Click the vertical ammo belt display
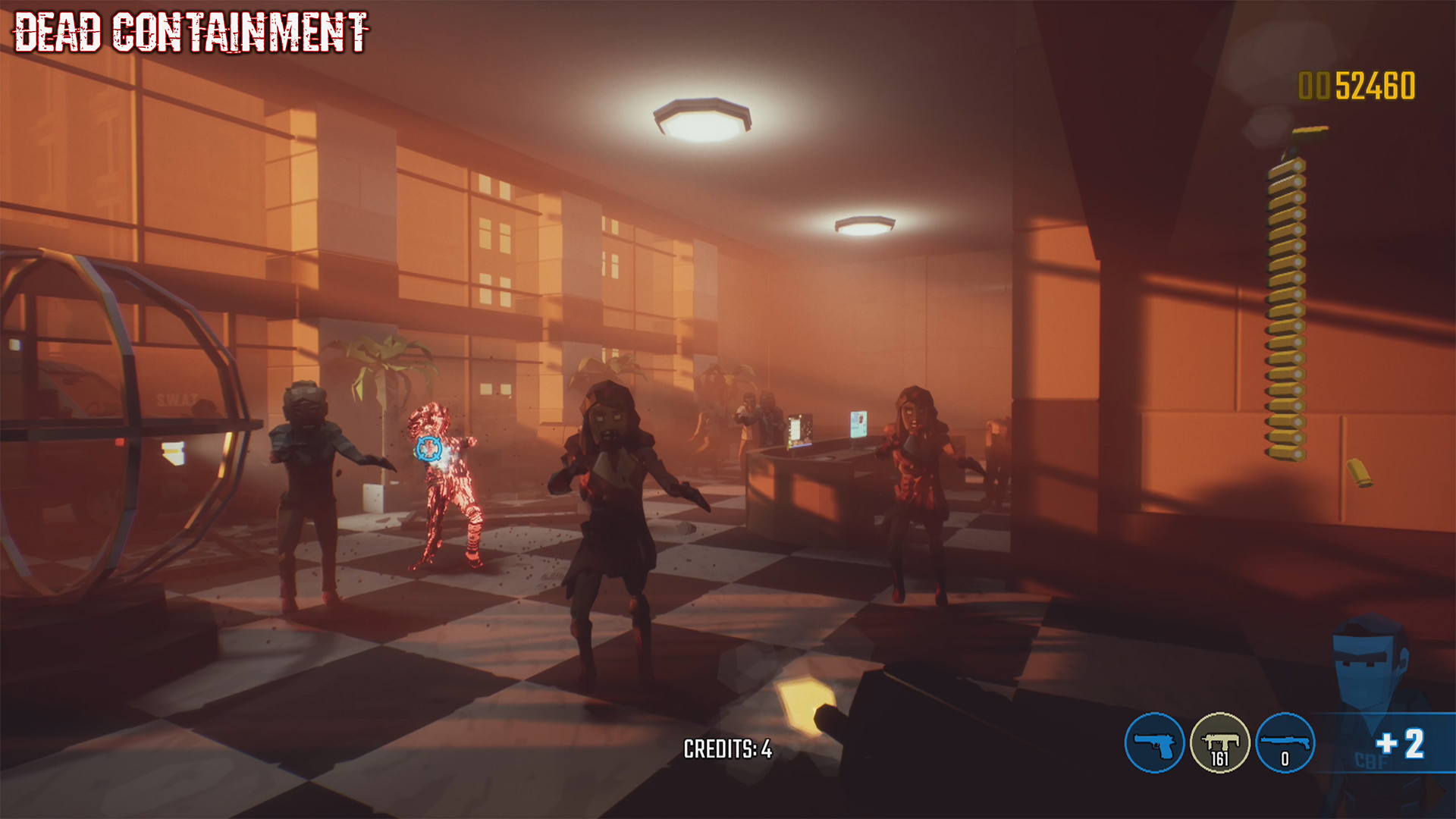 [1289, 303]
